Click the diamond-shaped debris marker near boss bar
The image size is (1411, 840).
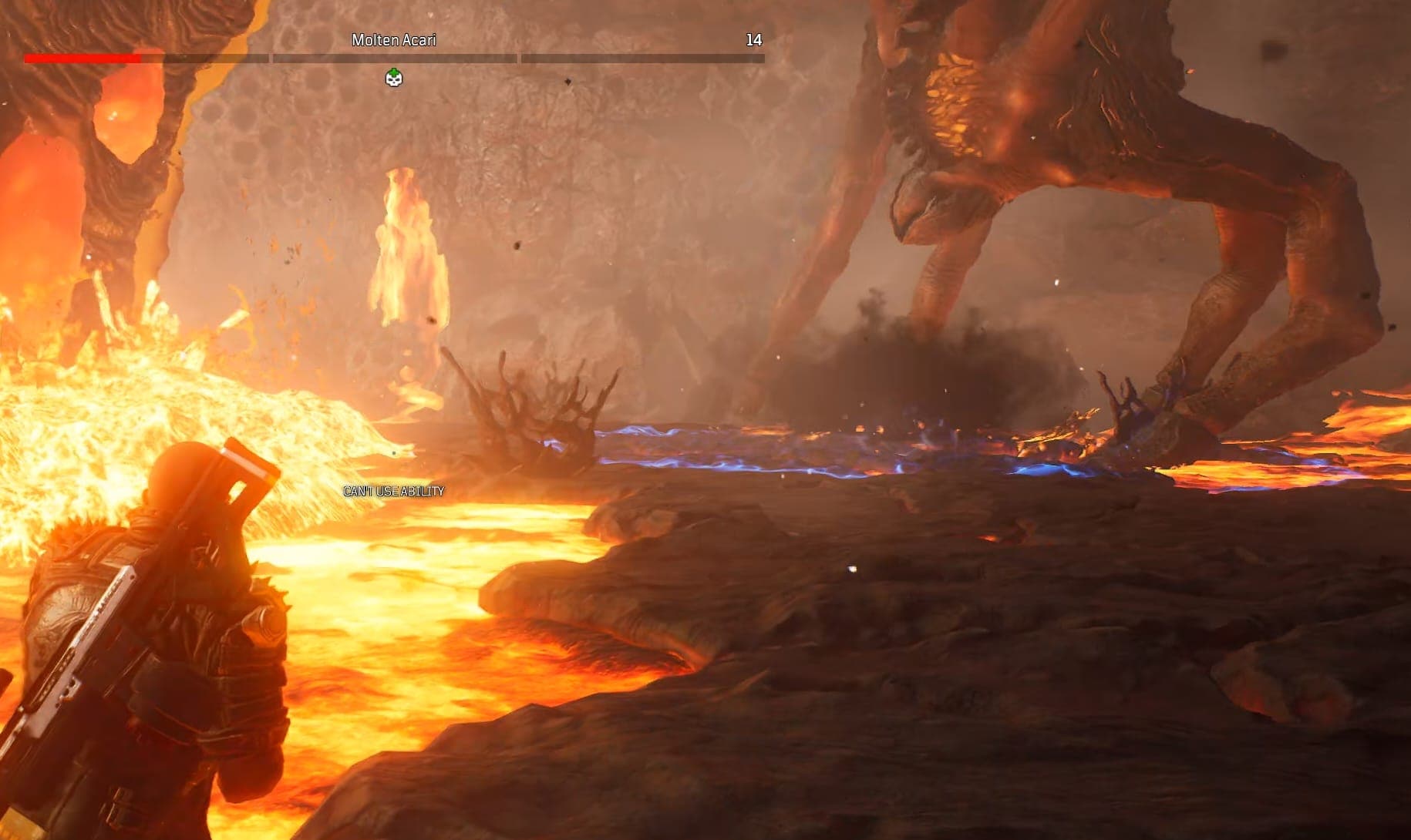568,81
